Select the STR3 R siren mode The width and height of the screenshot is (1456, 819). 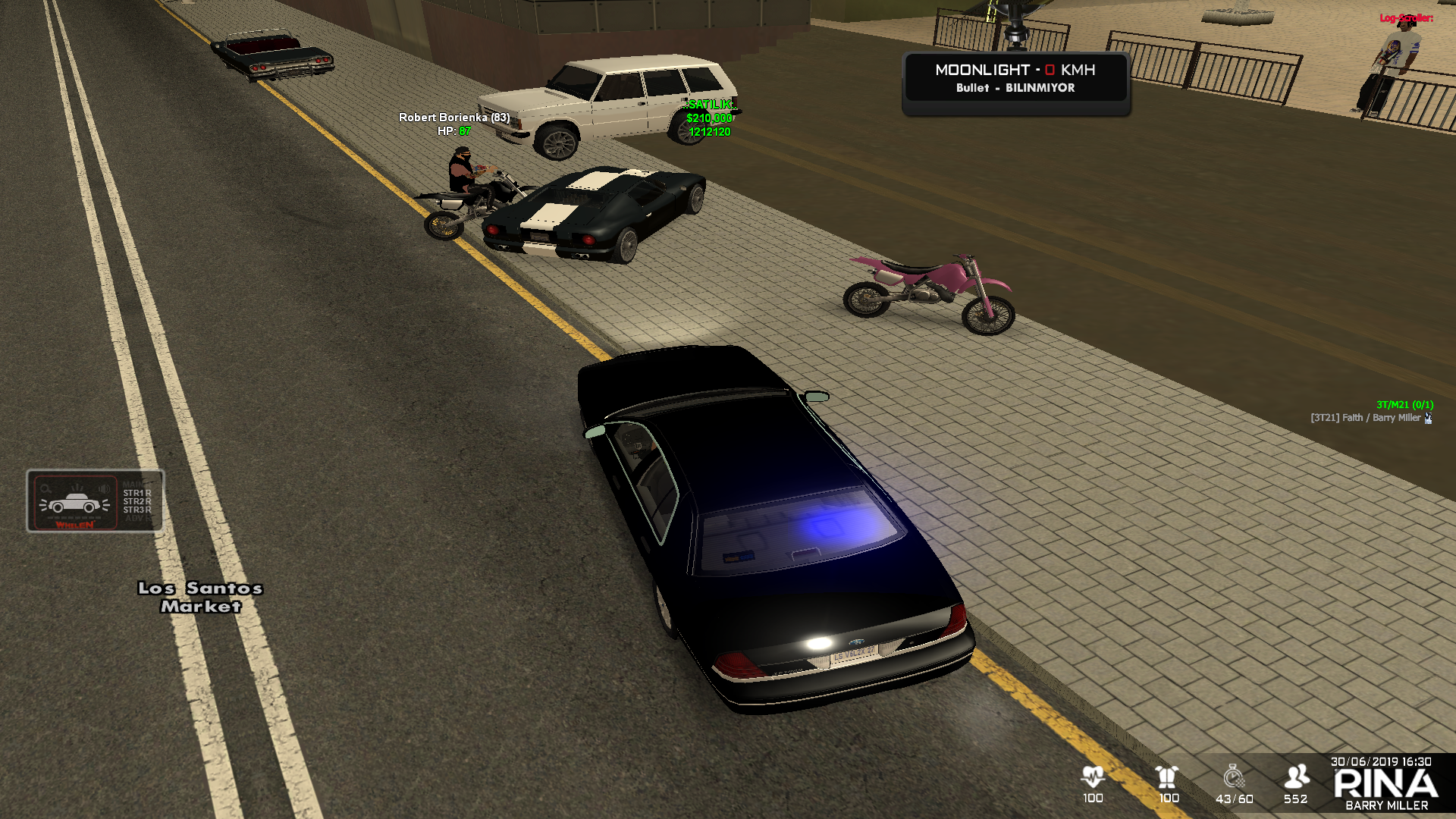(137, 510)
